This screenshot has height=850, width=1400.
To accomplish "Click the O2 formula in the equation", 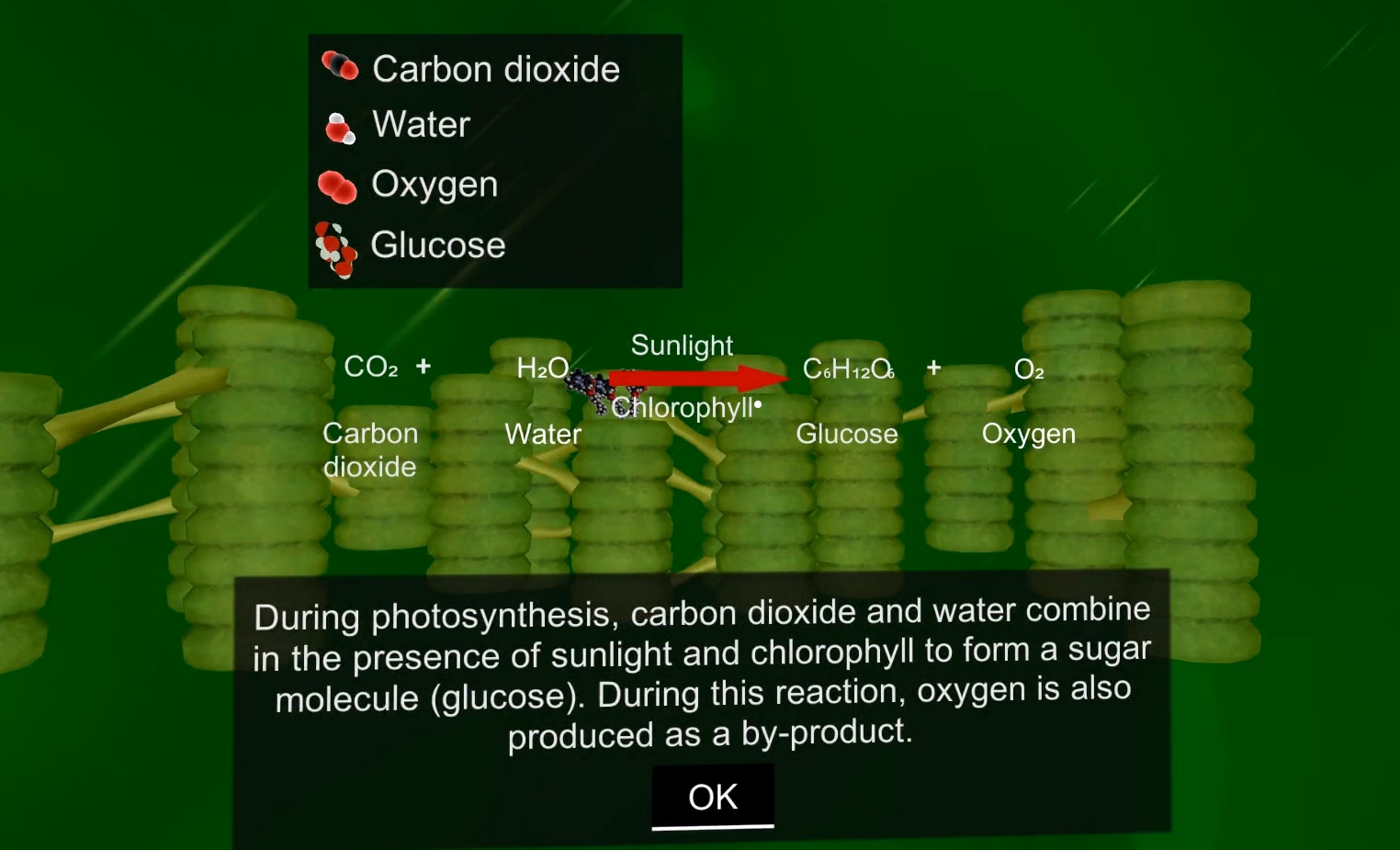I will [1029, 370].
